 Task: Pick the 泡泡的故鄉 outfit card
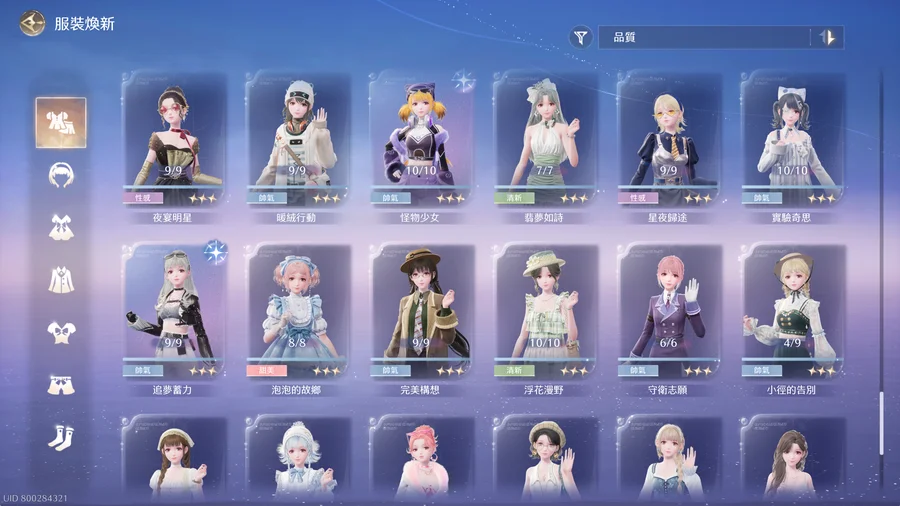(x=297, y=312)
